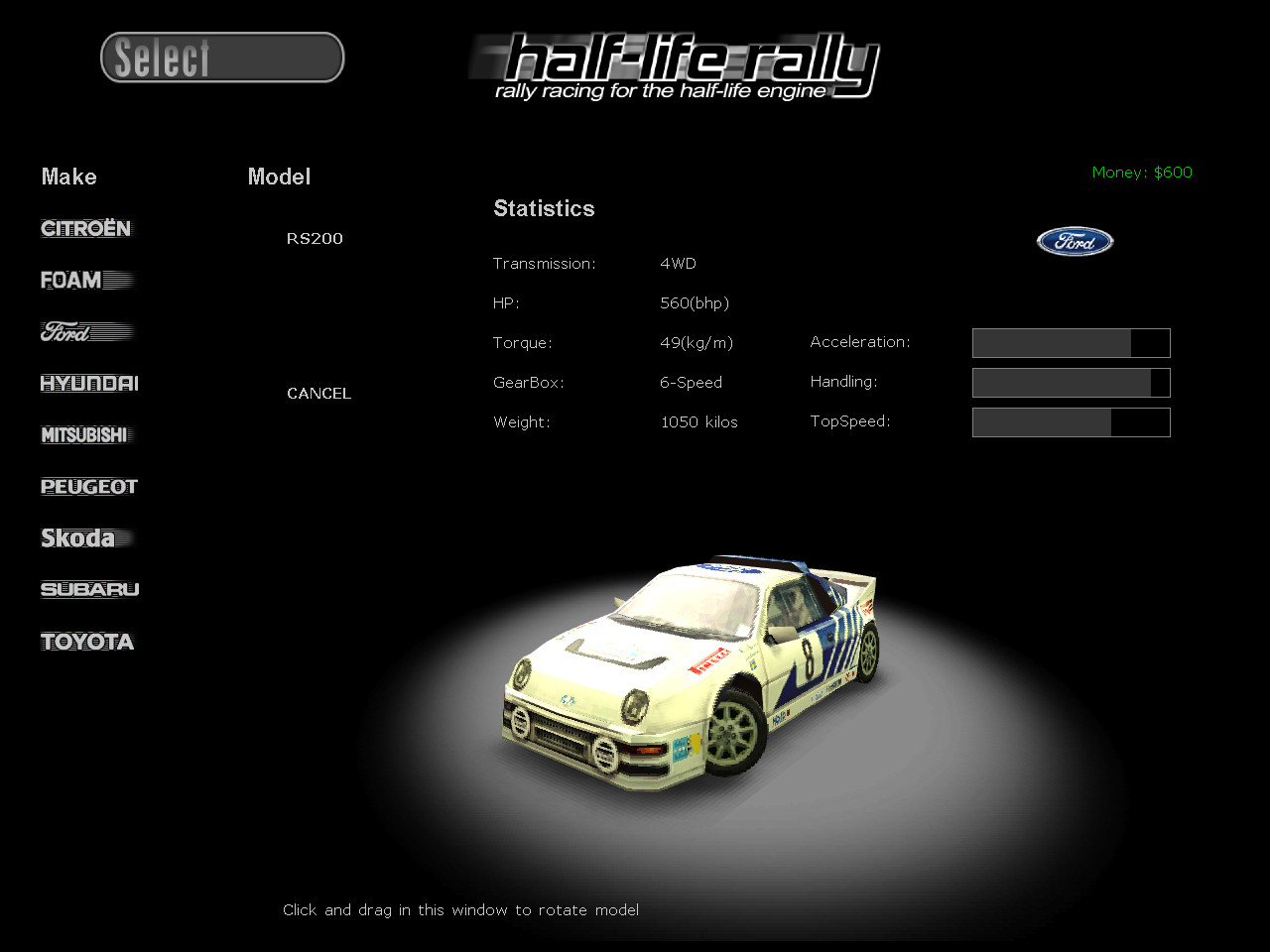Pick the Subaru manufacturer logo

[x=88, y=589]
